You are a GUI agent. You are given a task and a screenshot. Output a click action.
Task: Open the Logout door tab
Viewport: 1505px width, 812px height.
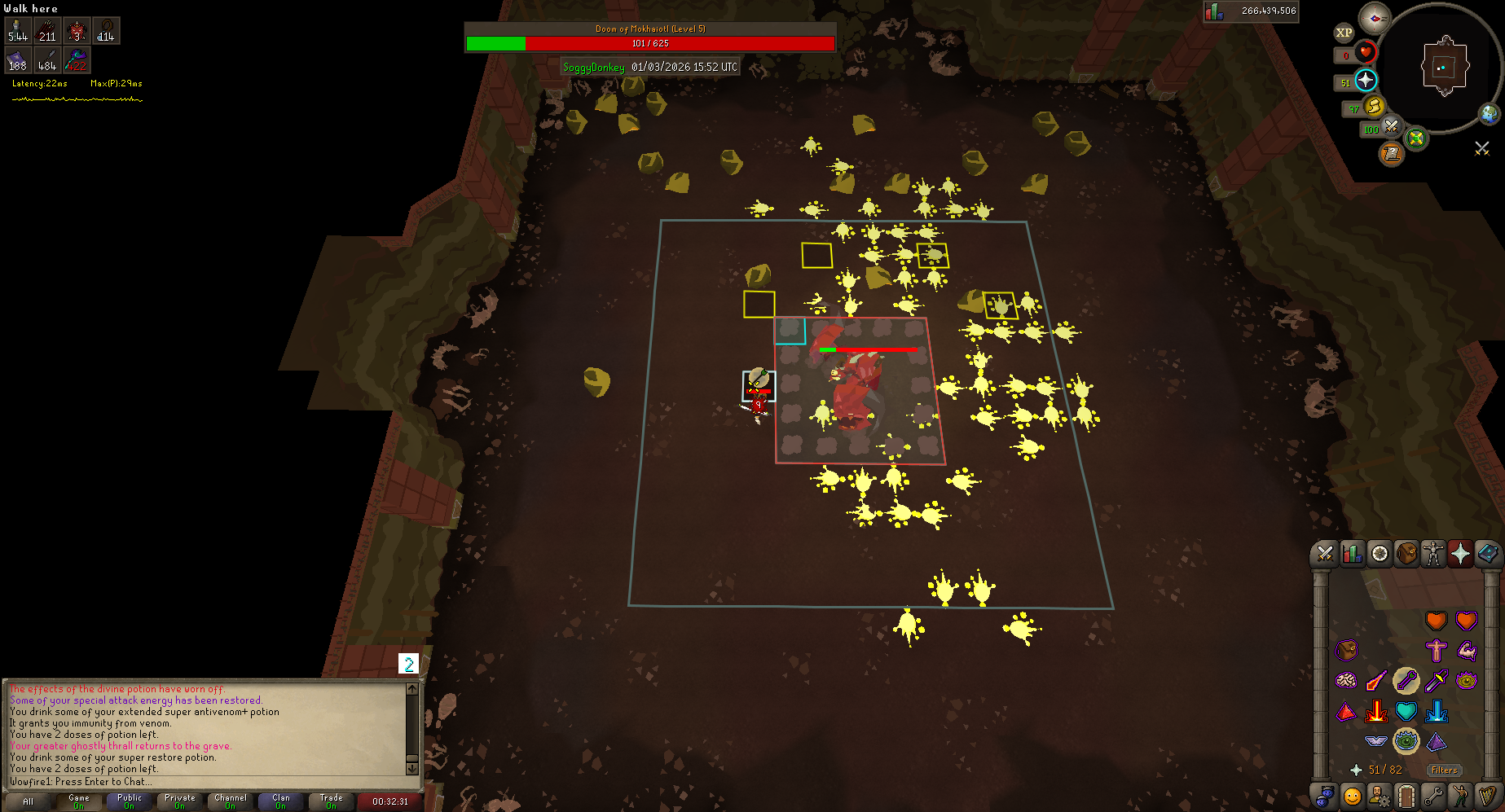(1406, 796)
